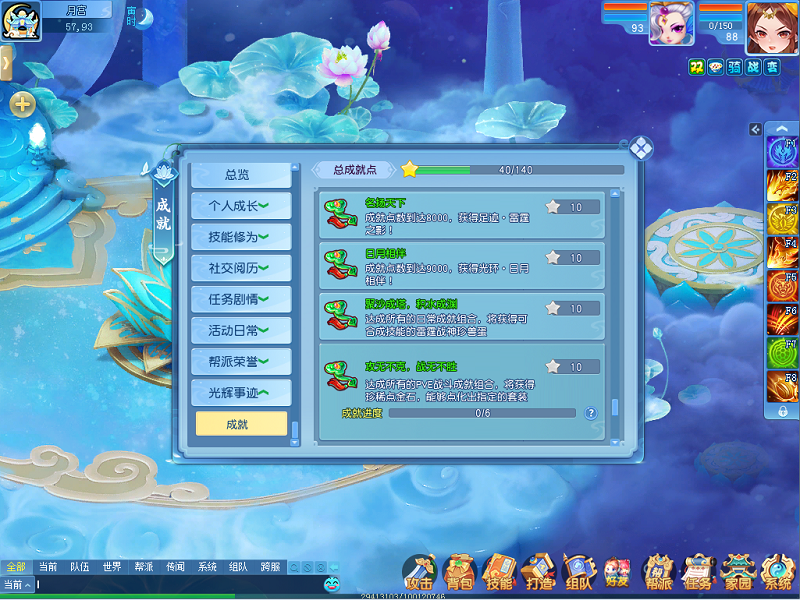Click the 骑 mount status icon
This screenshot has width=800, height=600.
click(x=735, y=66)
